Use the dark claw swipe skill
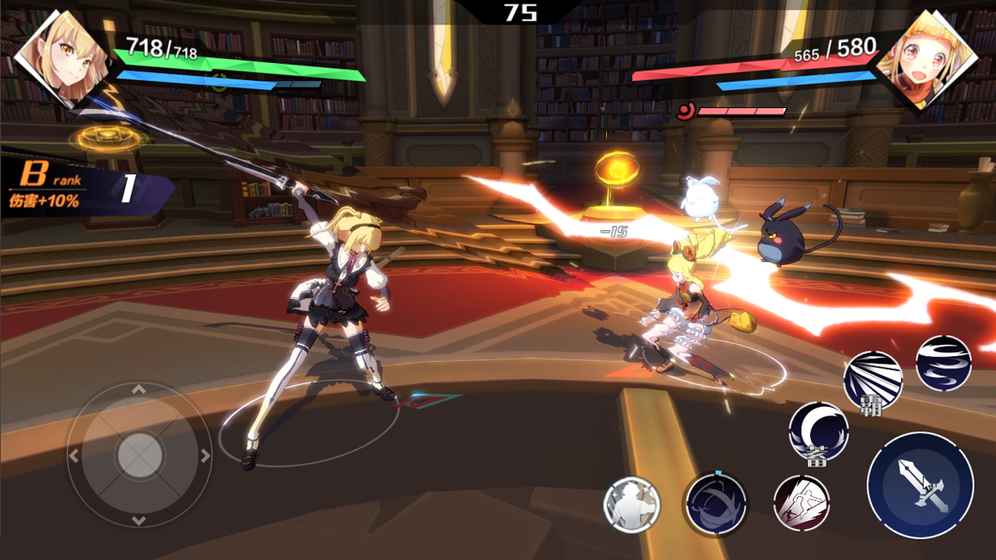Screen dimensions: 996x560 point(716,502)
